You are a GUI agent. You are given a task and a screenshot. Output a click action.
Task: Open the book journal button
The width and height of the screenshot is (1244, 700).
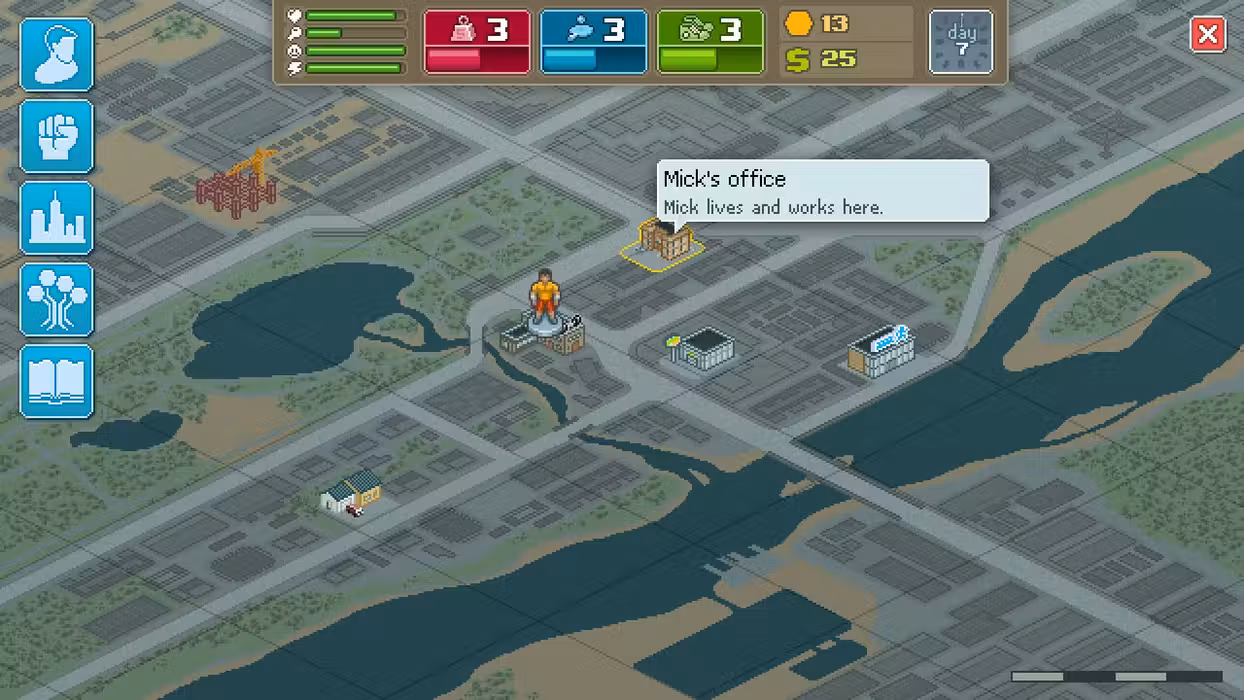(57, 381)
